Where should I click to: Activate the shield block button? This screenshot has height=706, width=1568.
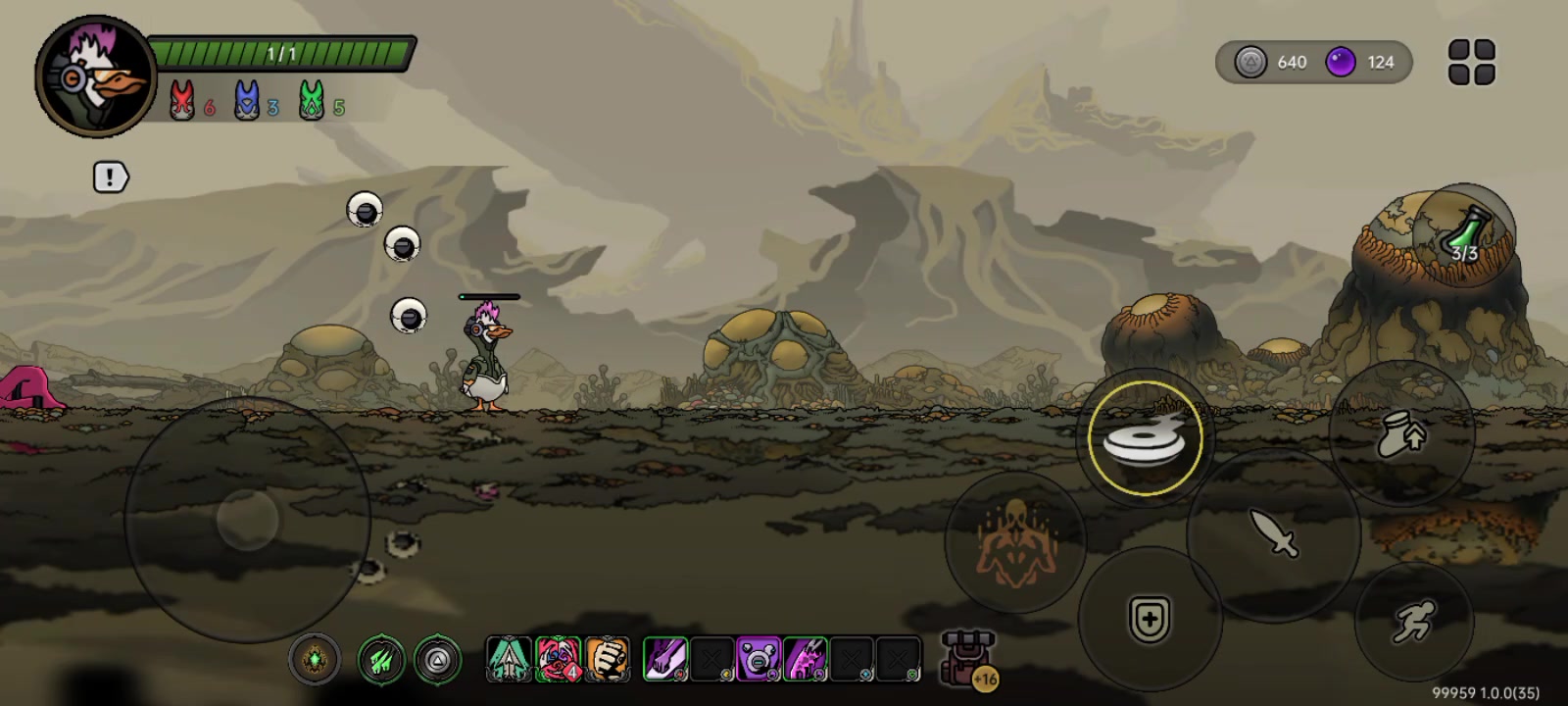1150,620
